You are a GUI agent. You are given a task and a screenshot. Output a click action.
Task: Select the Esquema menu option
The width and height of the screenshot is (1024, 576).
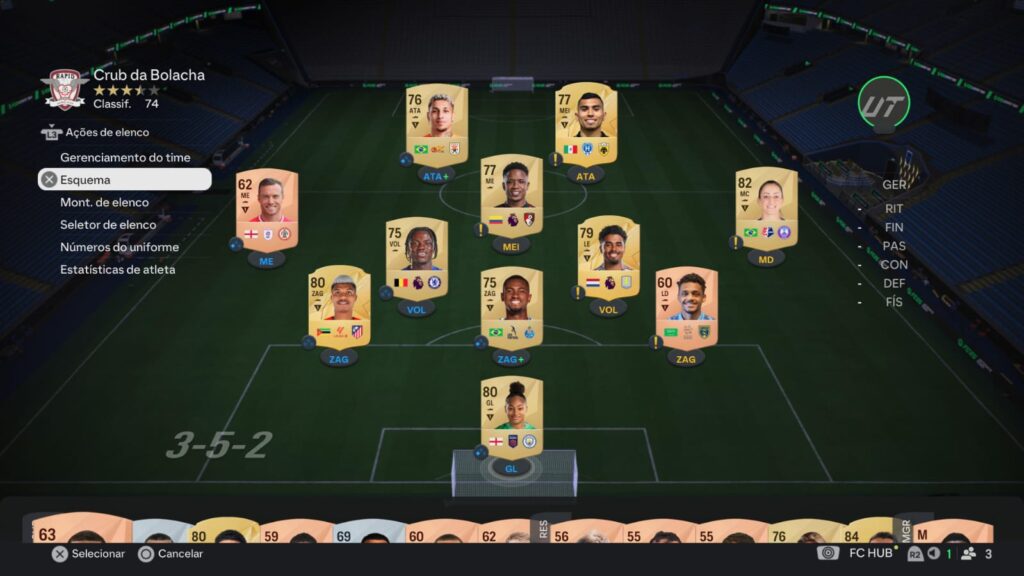(x=125, y=180)
